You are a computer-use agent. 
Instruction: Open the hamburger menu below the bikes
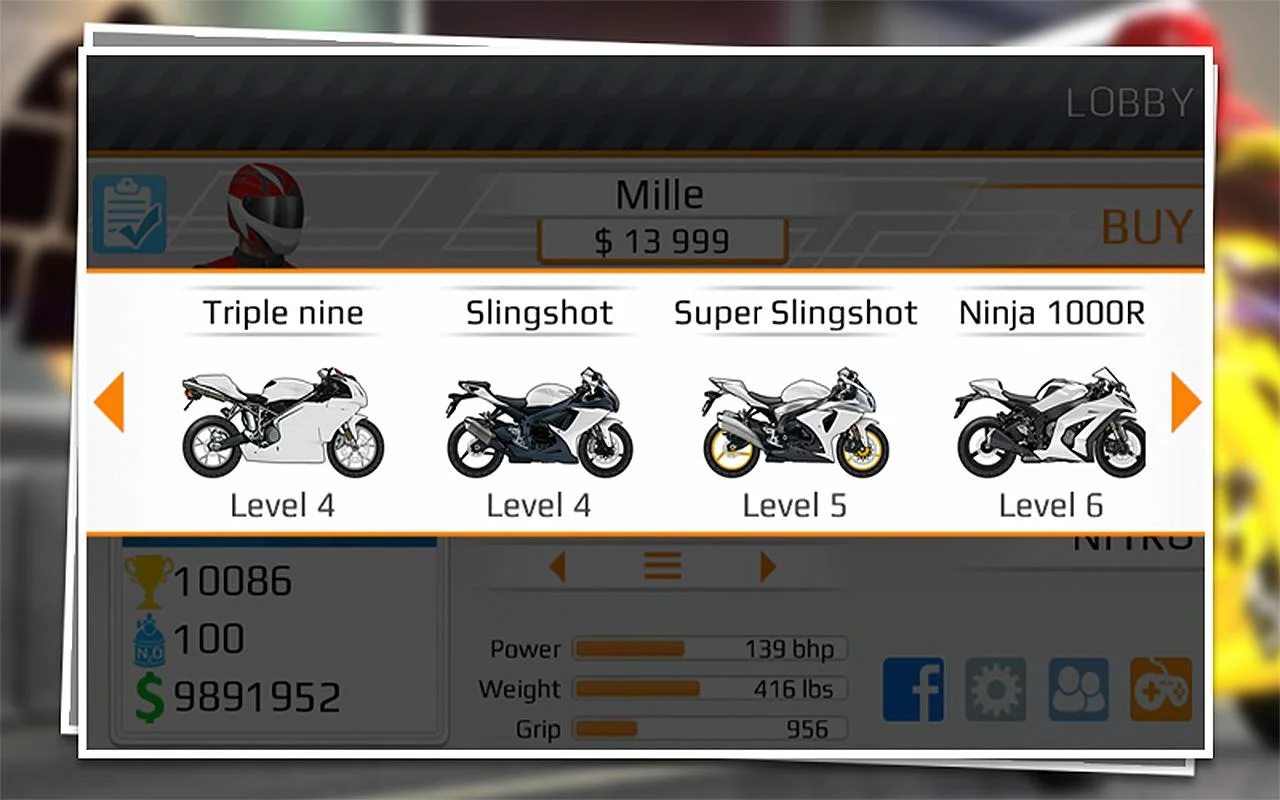coord(662,565)
